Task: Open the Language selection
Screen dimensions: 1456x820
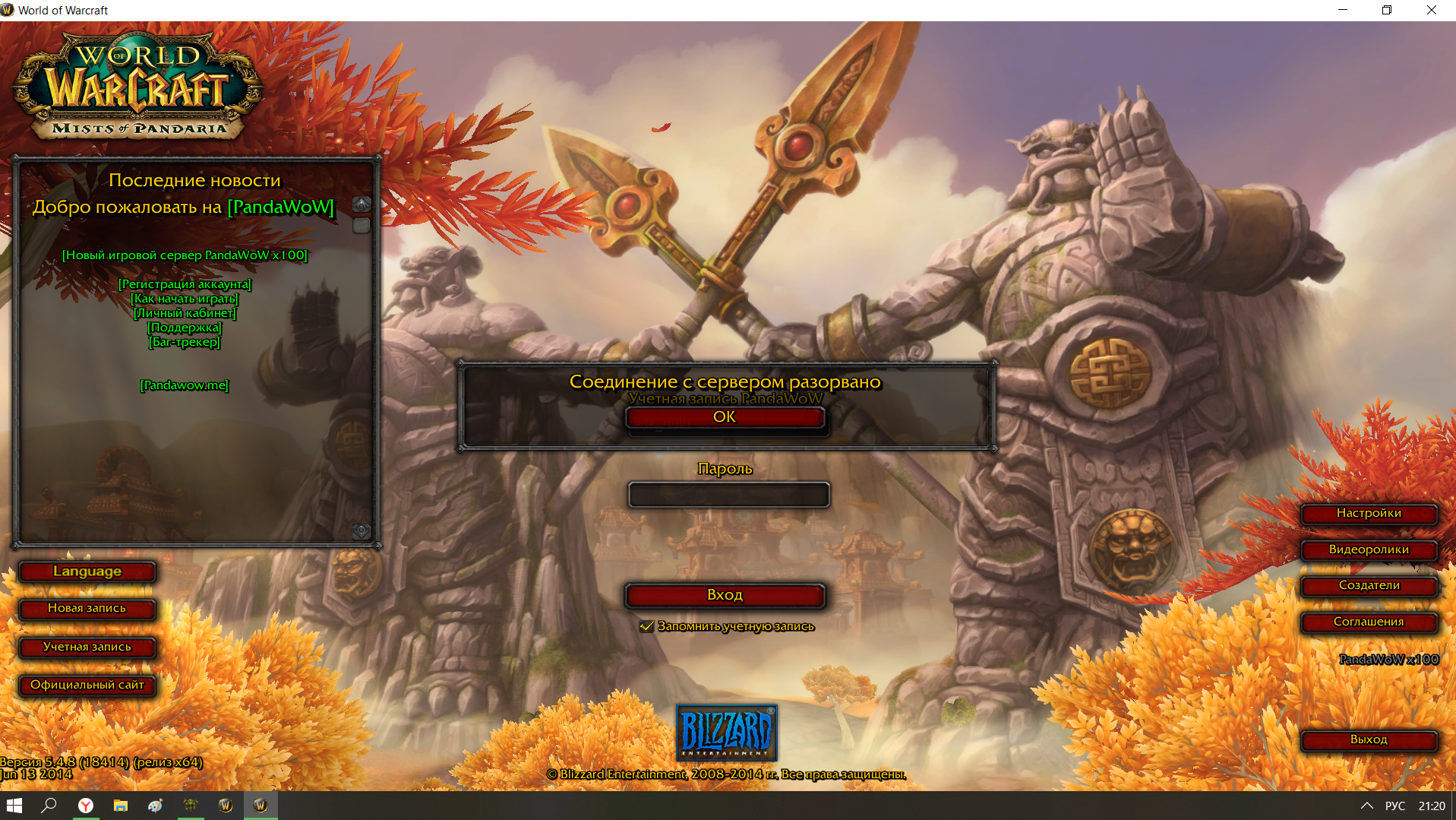Action: (87, 571)
